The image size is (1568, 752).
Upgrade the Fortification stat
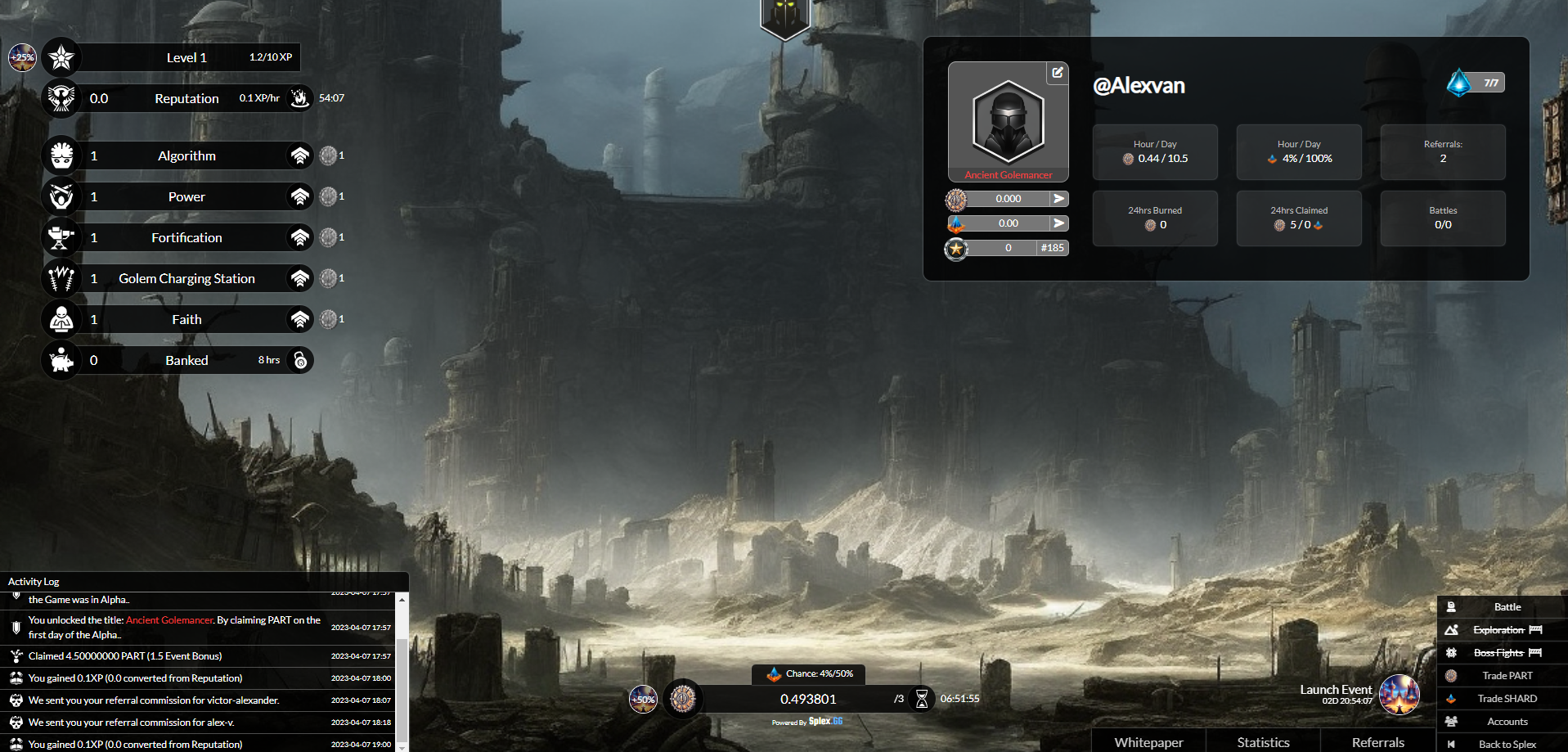pyautogui.click(x=300, y=237)
